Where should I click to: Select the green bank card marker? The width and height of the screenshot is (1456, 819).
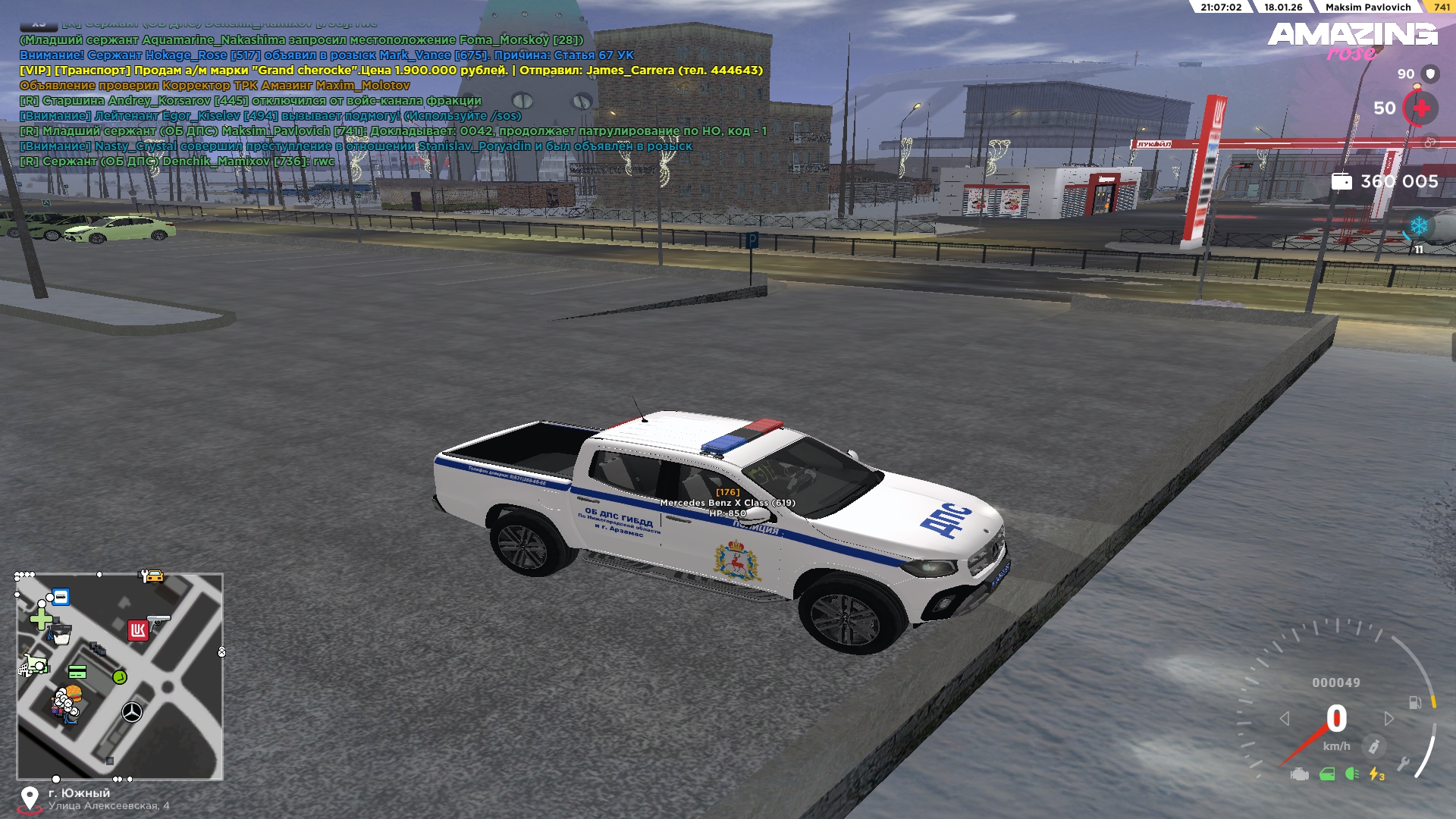(x=77, y=672)
